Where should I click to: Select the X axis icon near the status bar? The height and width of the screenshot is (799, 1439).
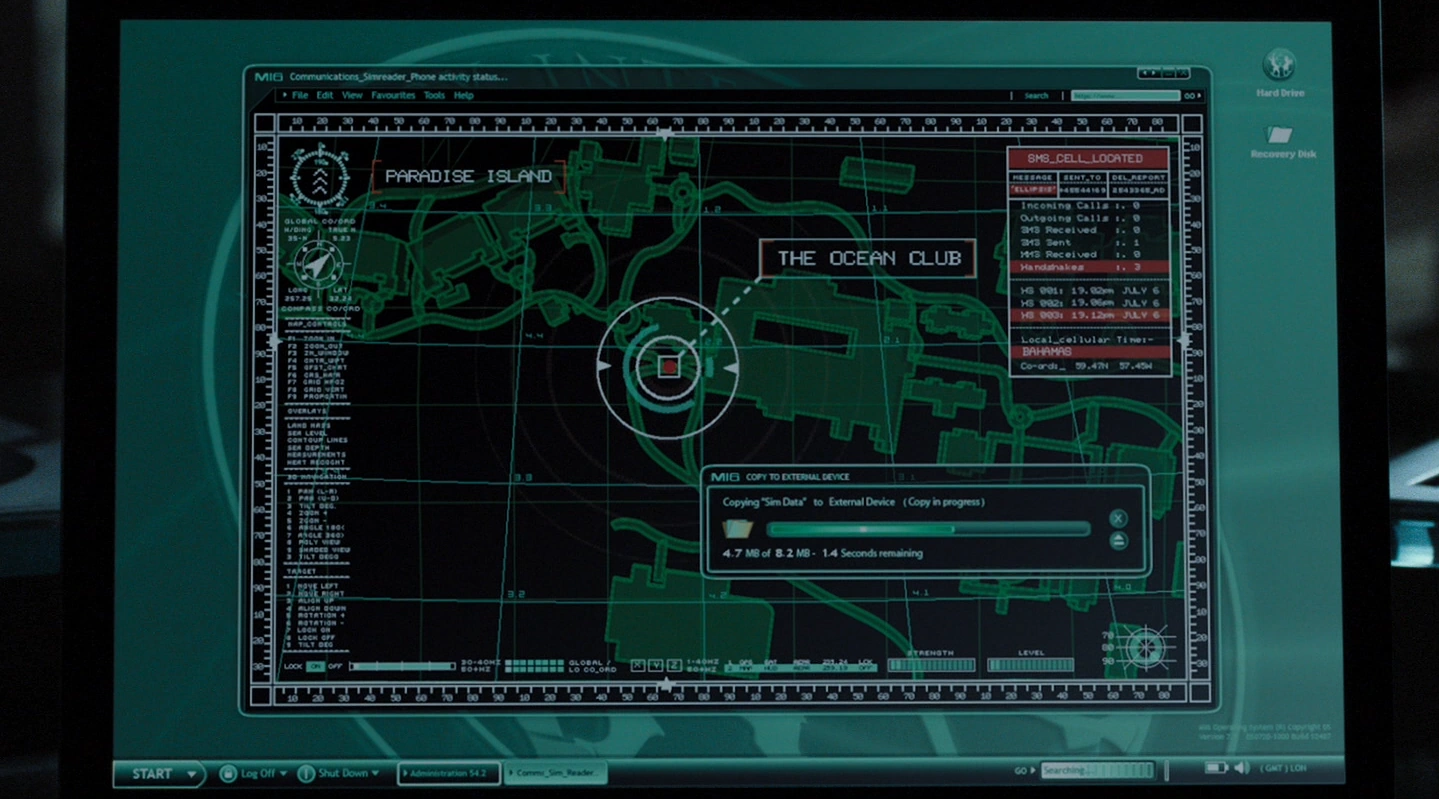[x=636, y=665]
